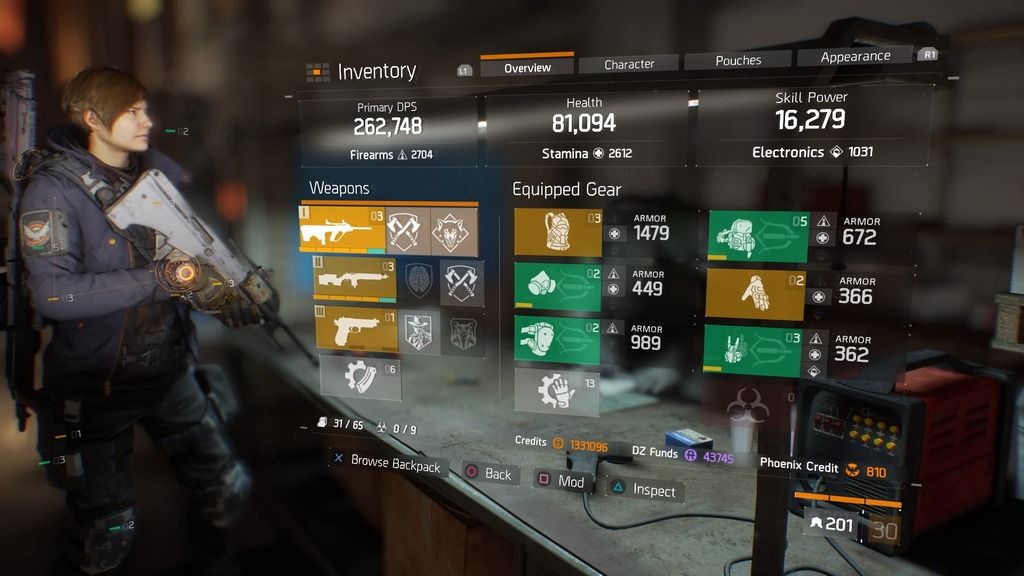1024x576 pixels.
Task: Select the sidearm pistol slot
Action: point(356,331)
